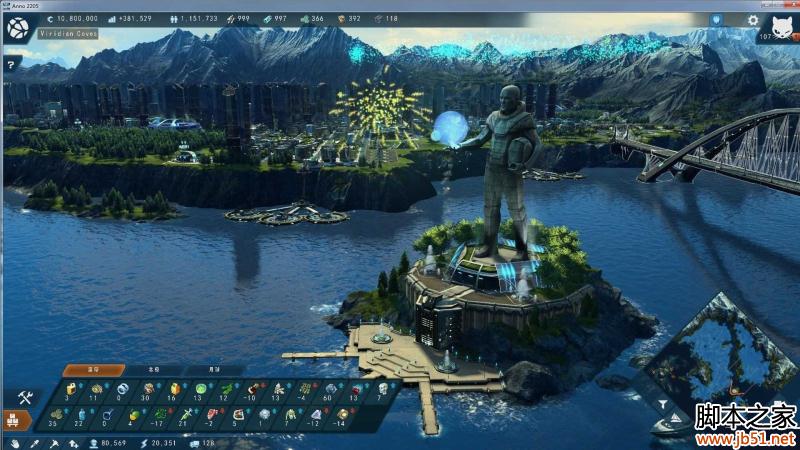
Task: Open the question mark help panel
Action: [11, 65]
